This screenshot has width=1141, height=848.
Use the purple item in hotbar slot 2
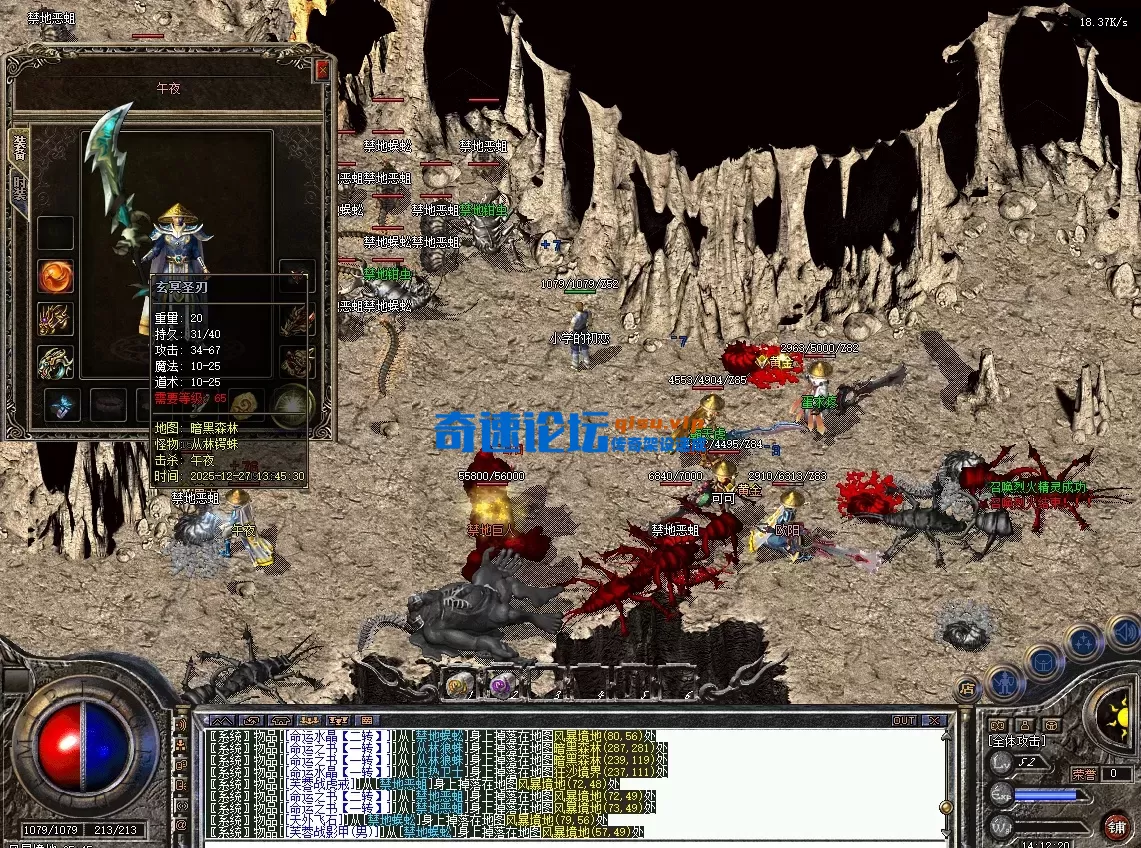(x=502, y=684)
